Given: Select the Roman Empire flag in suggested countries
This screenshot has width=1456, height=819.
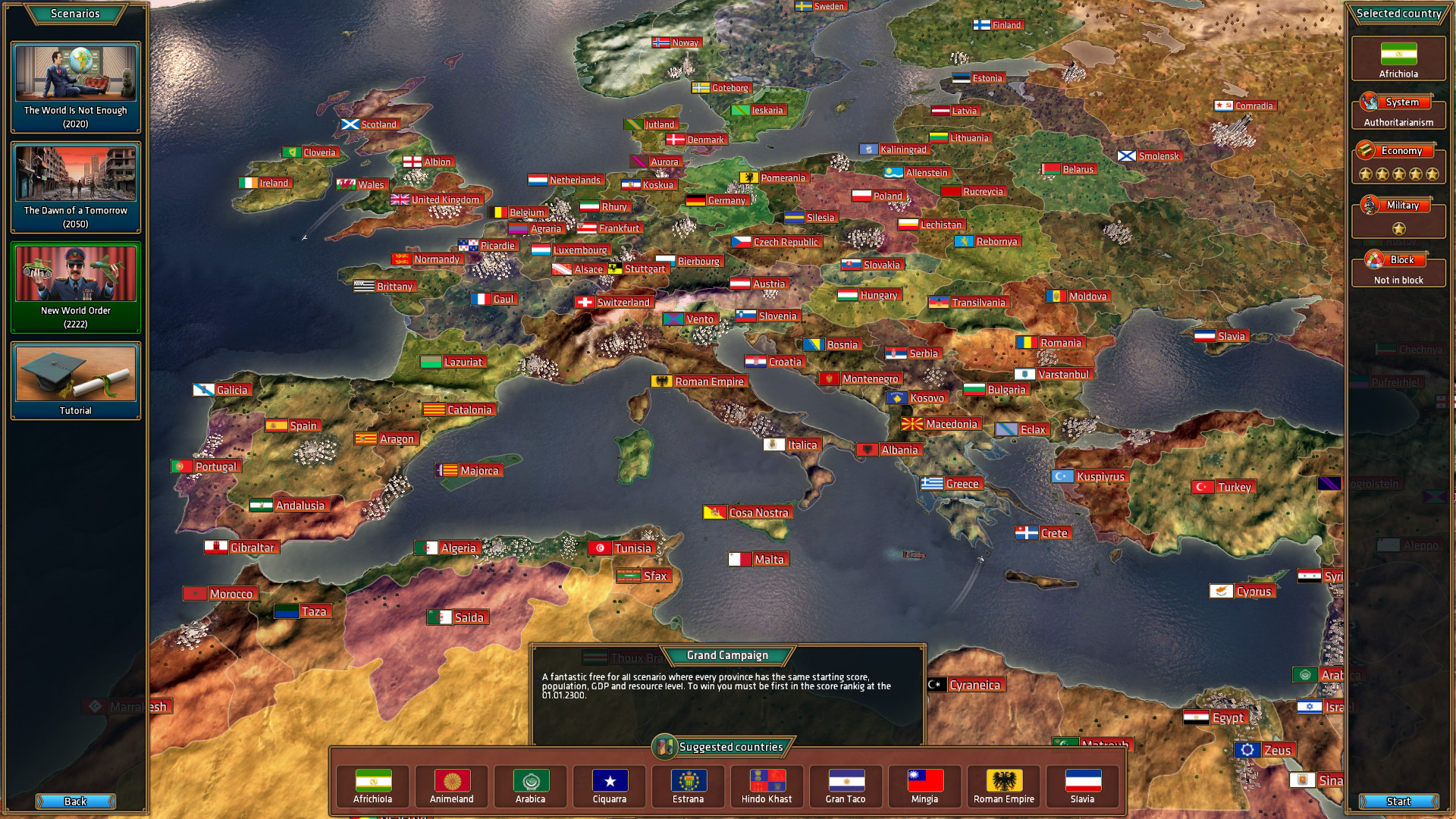Looking at the screenshot, I should 1003,782.
